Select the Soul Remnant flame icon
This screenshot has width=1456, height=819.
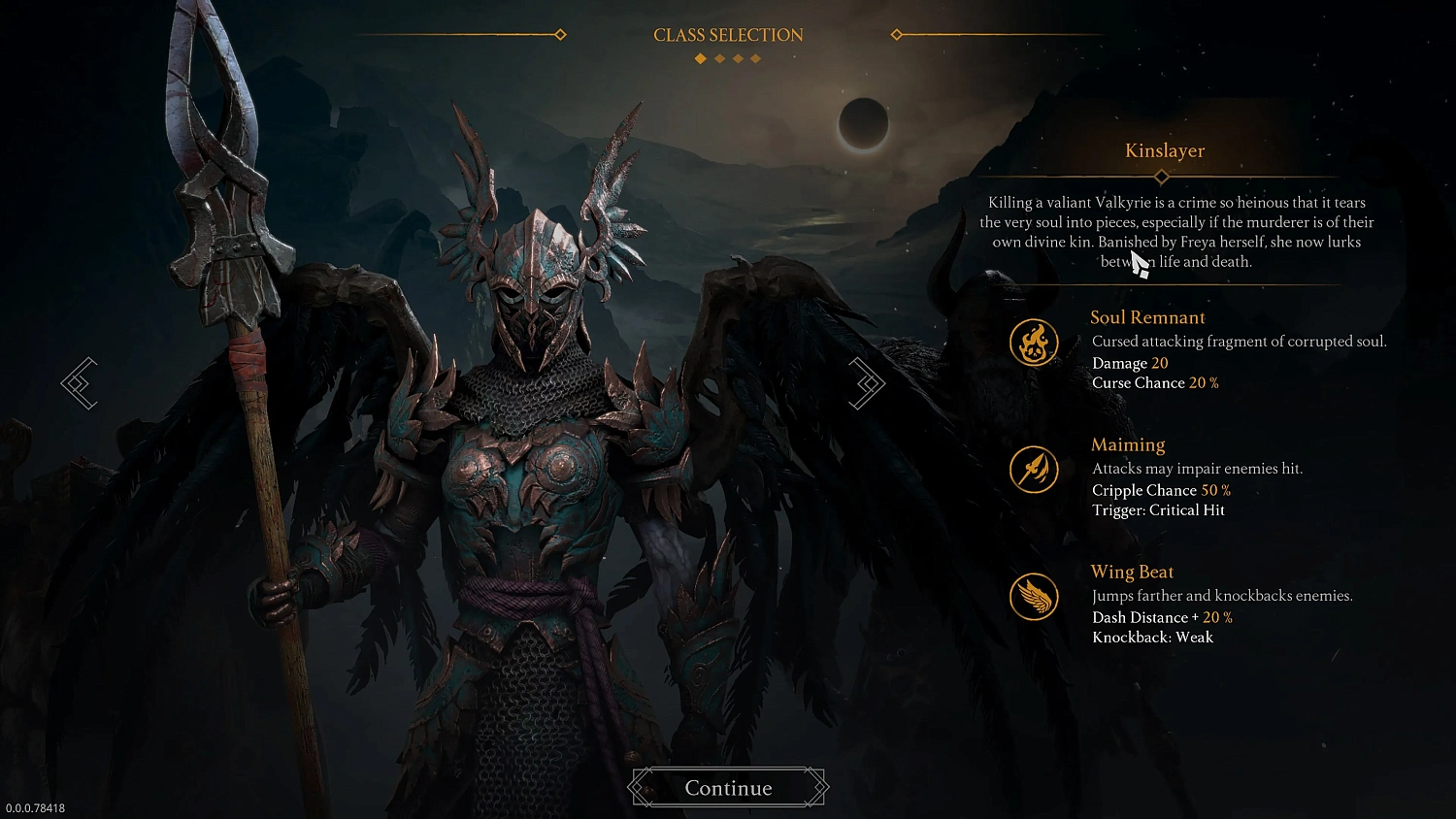pyautogui.click(x=1034, y=342)
